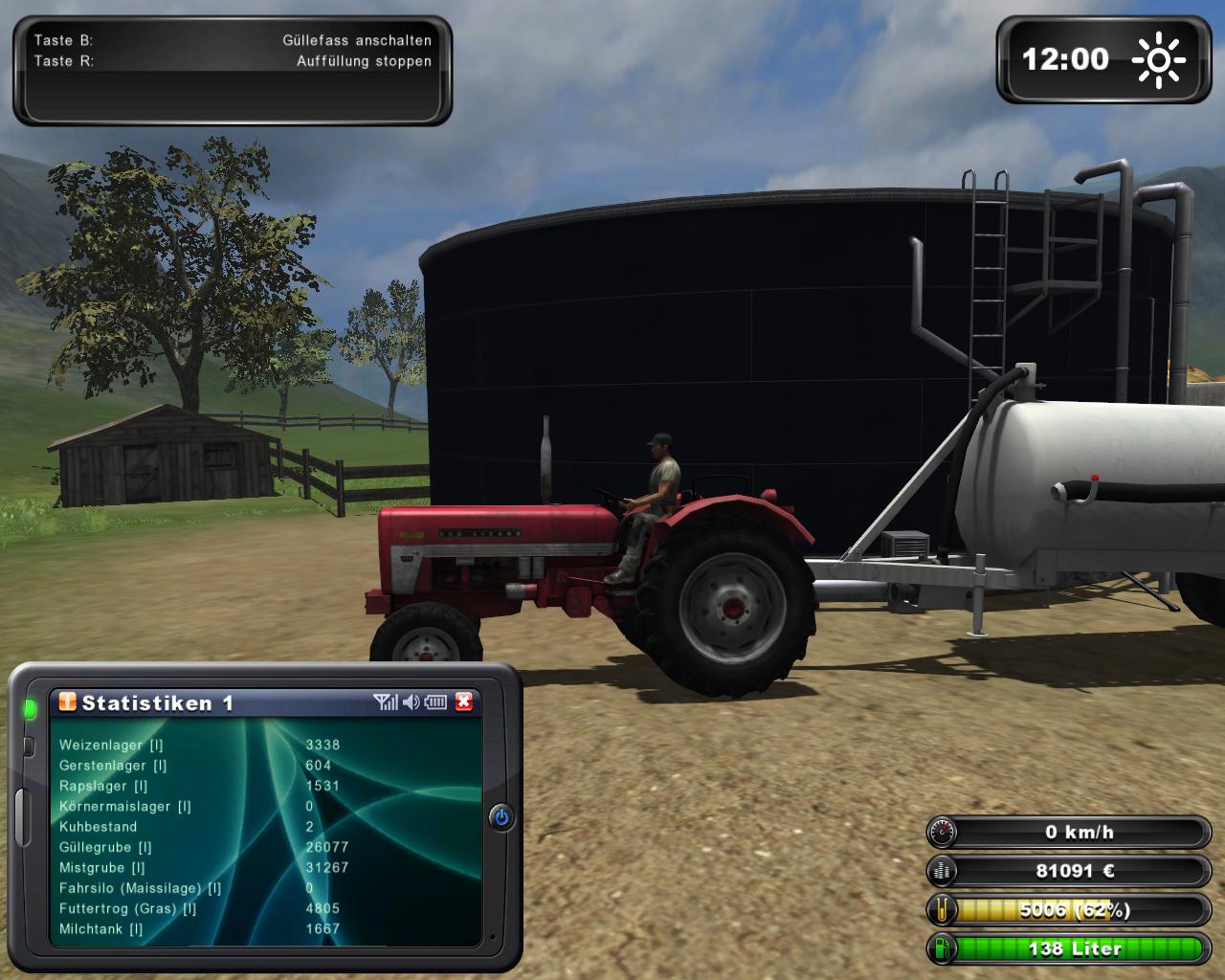Select the orange Statistiken icon in the PDA title
Viewport: 1225px width, 980px height.
click(x=67, y=702)
